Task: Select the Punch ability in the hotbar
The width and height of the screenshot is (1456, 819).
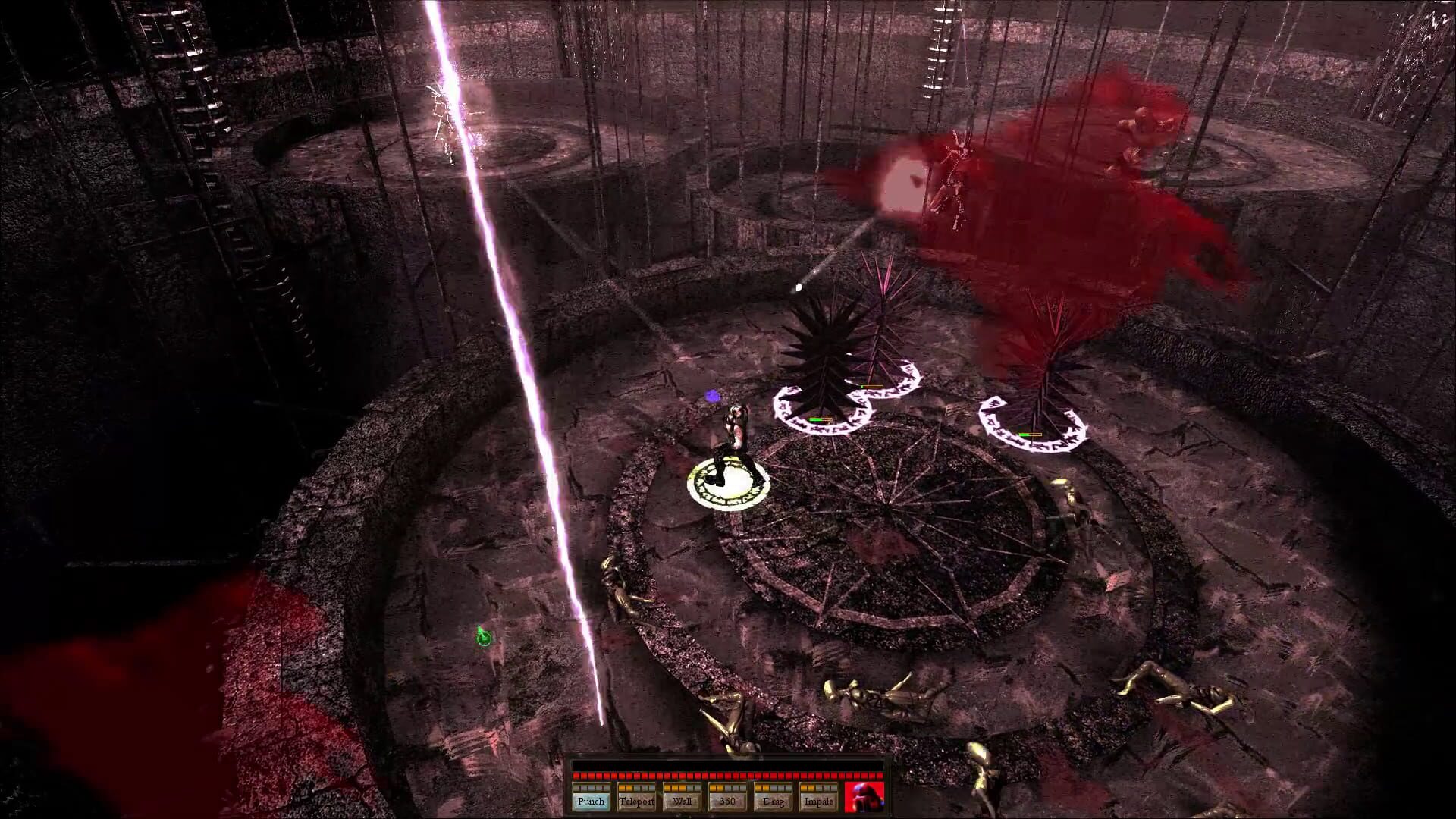Action: pyautogui.click(x=591, y=802)
